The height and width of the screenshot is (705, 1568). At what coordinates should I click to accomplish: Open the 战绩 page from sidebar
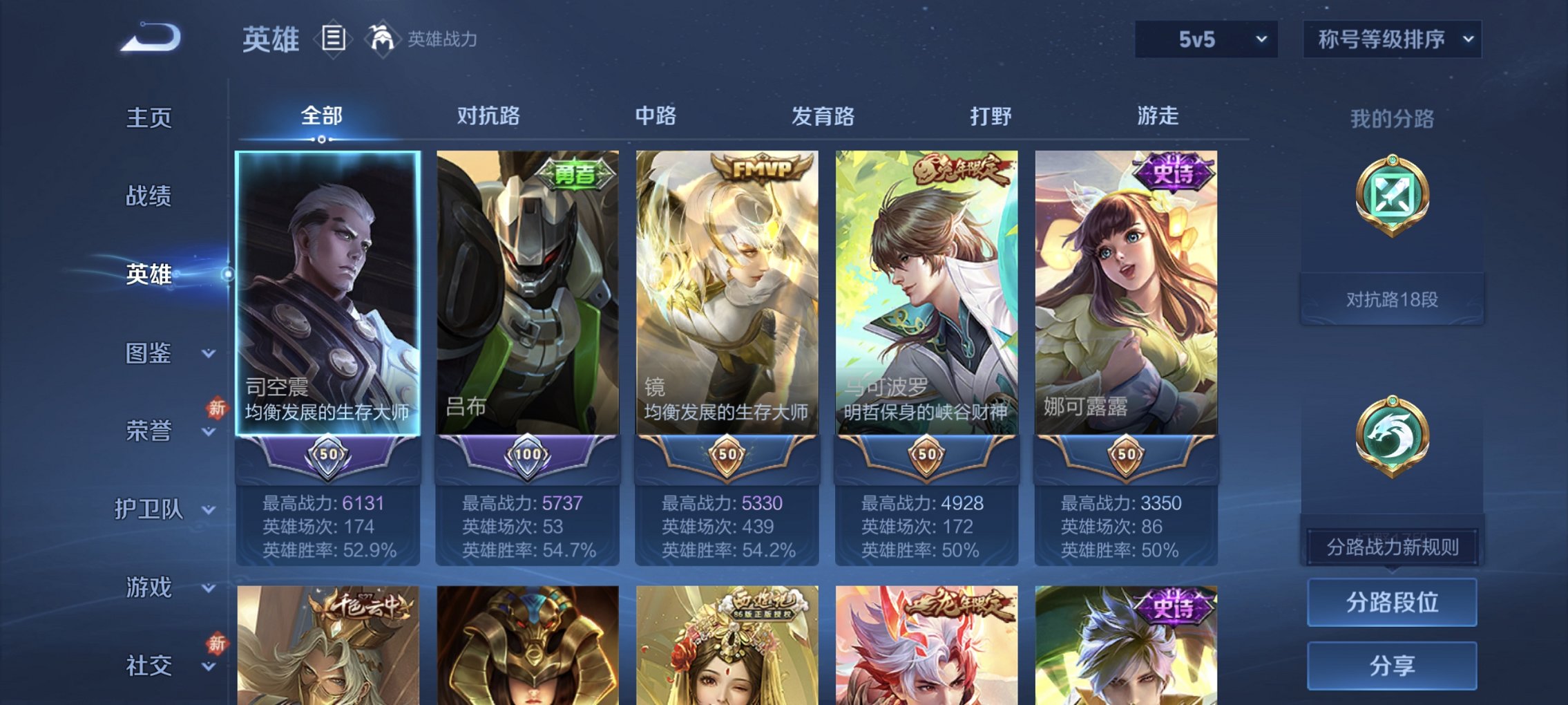(x=149, y=197)
